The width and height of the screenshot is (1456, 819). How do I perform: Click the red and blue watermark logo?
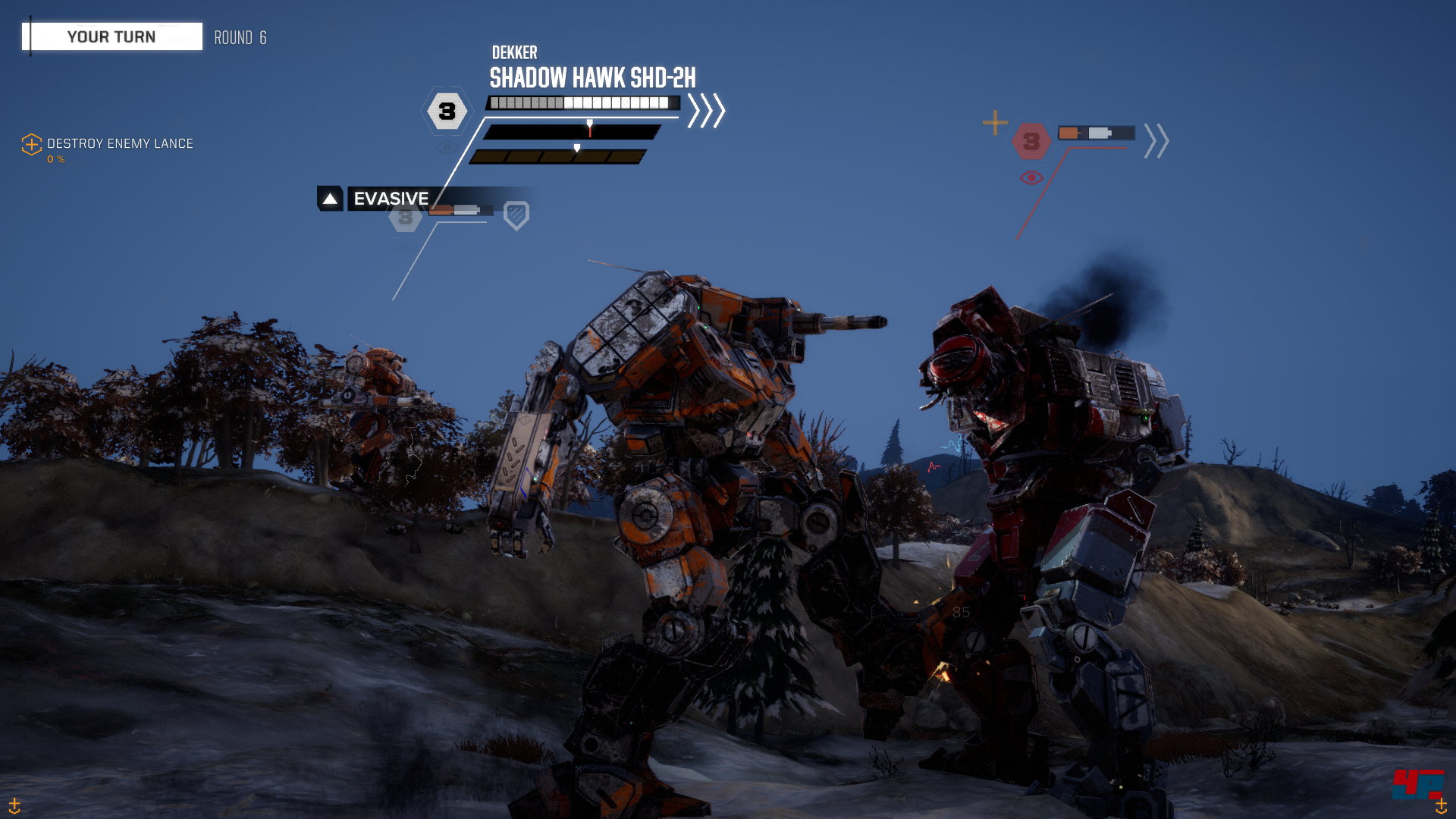(1417, 784)
